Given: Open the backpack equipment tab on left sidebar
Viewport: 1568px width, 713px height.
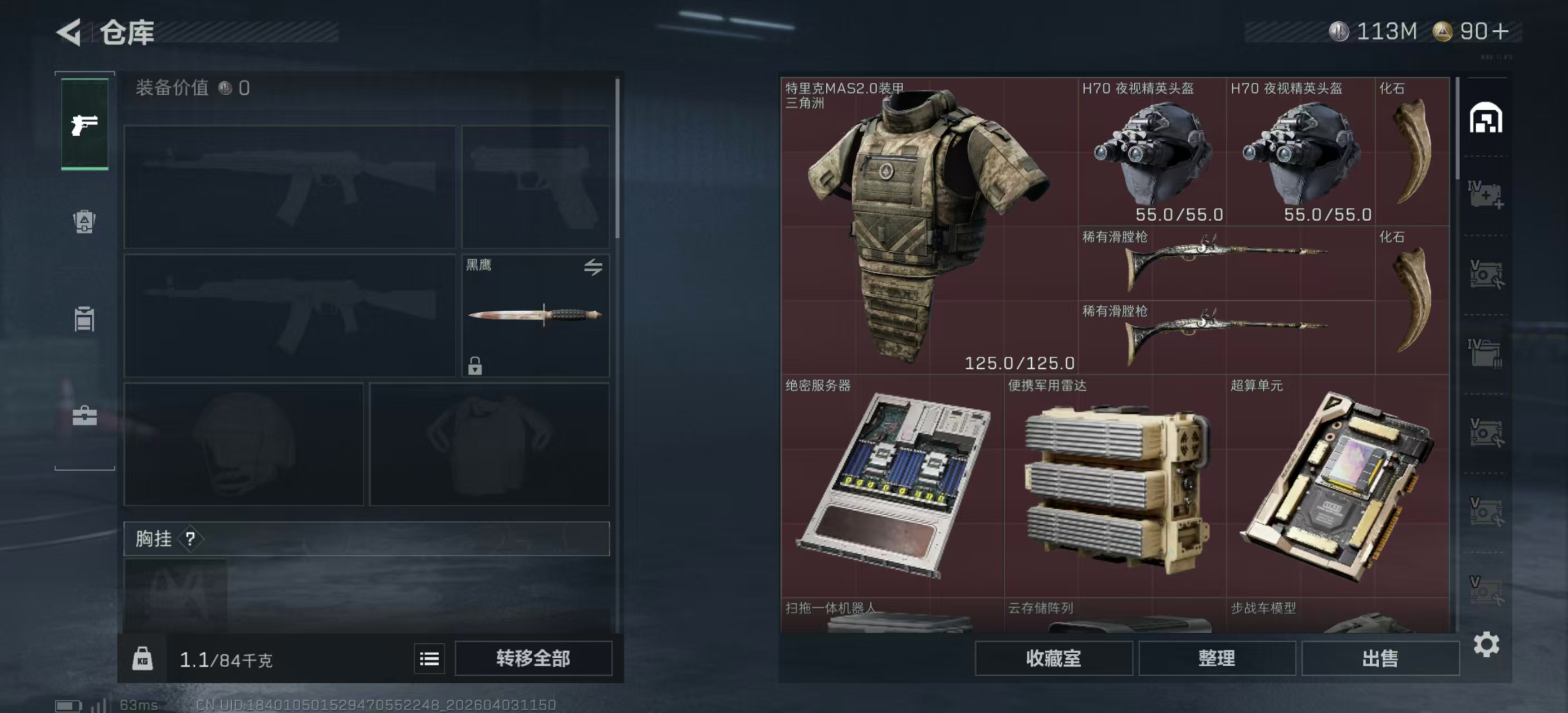Looking at the screenshot, I should (x=85, y=223).
